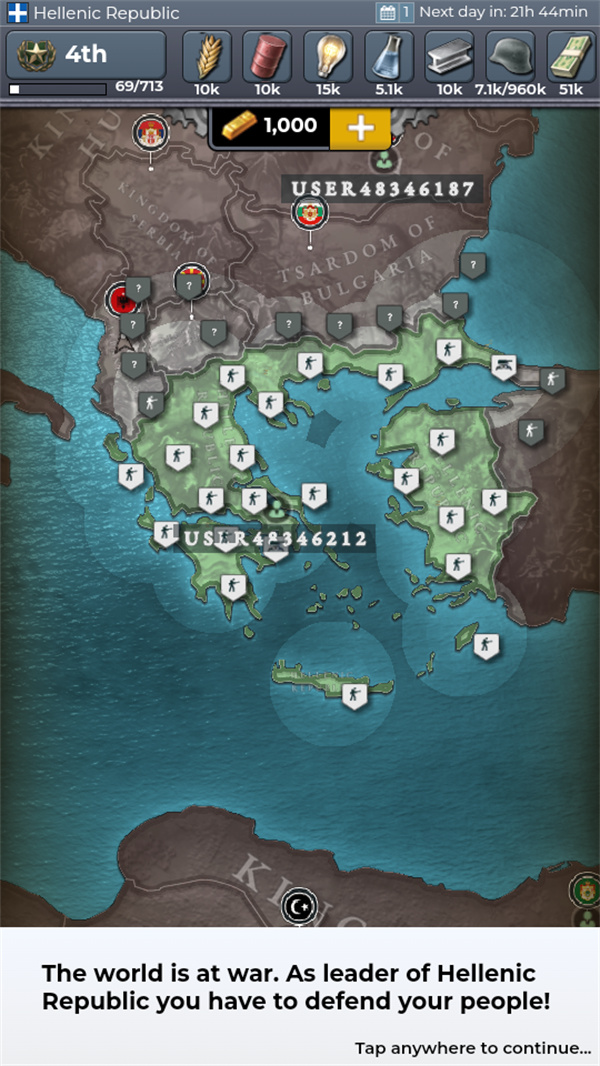This screenshot has height=1066, width=600.
Task: Open the 4th rank panel
Action: (86, 55)
